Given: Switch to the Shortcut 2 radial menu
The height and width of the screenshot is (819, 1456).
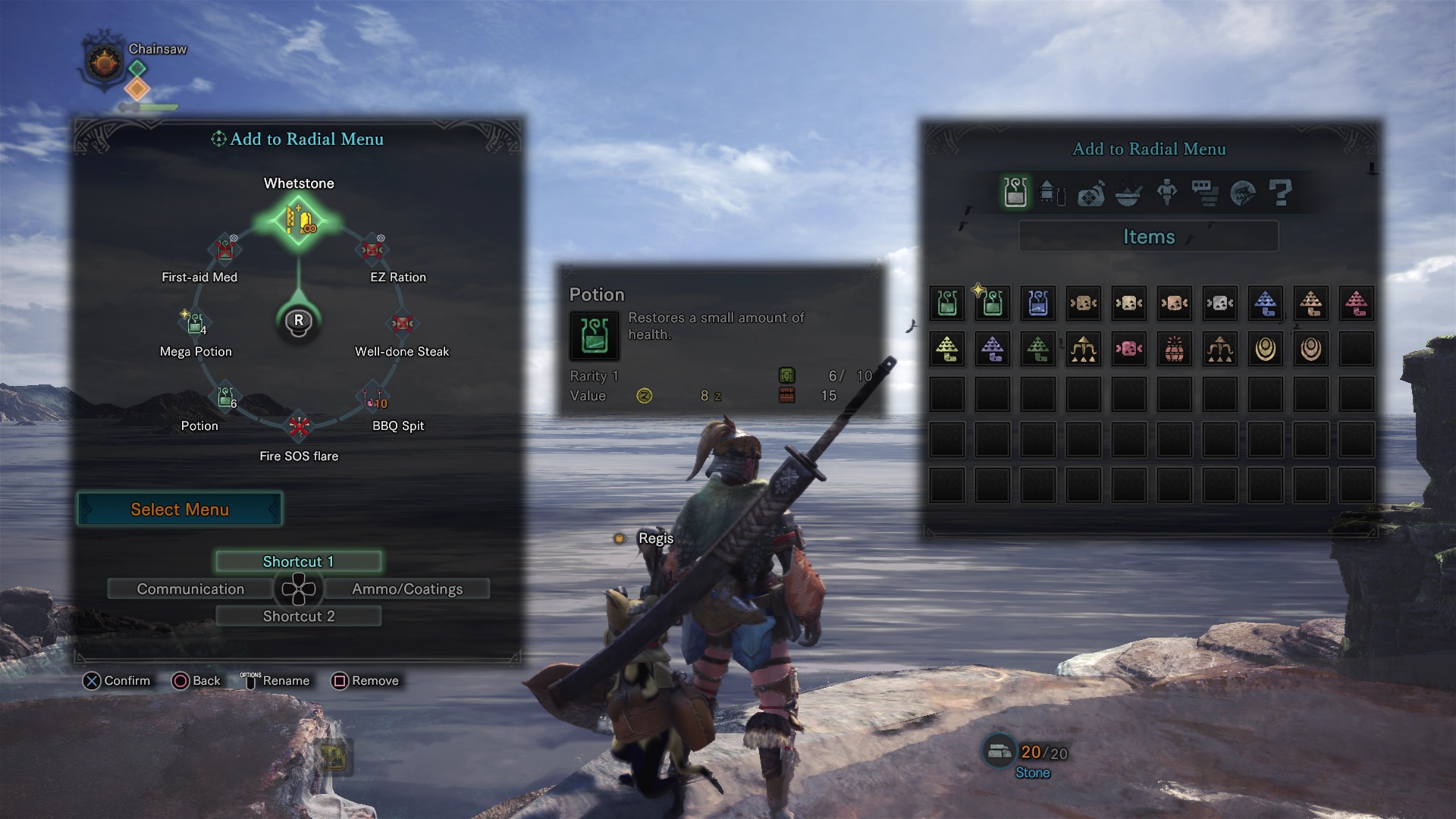Looking at the screenshot, I should (x=298, y=617).
